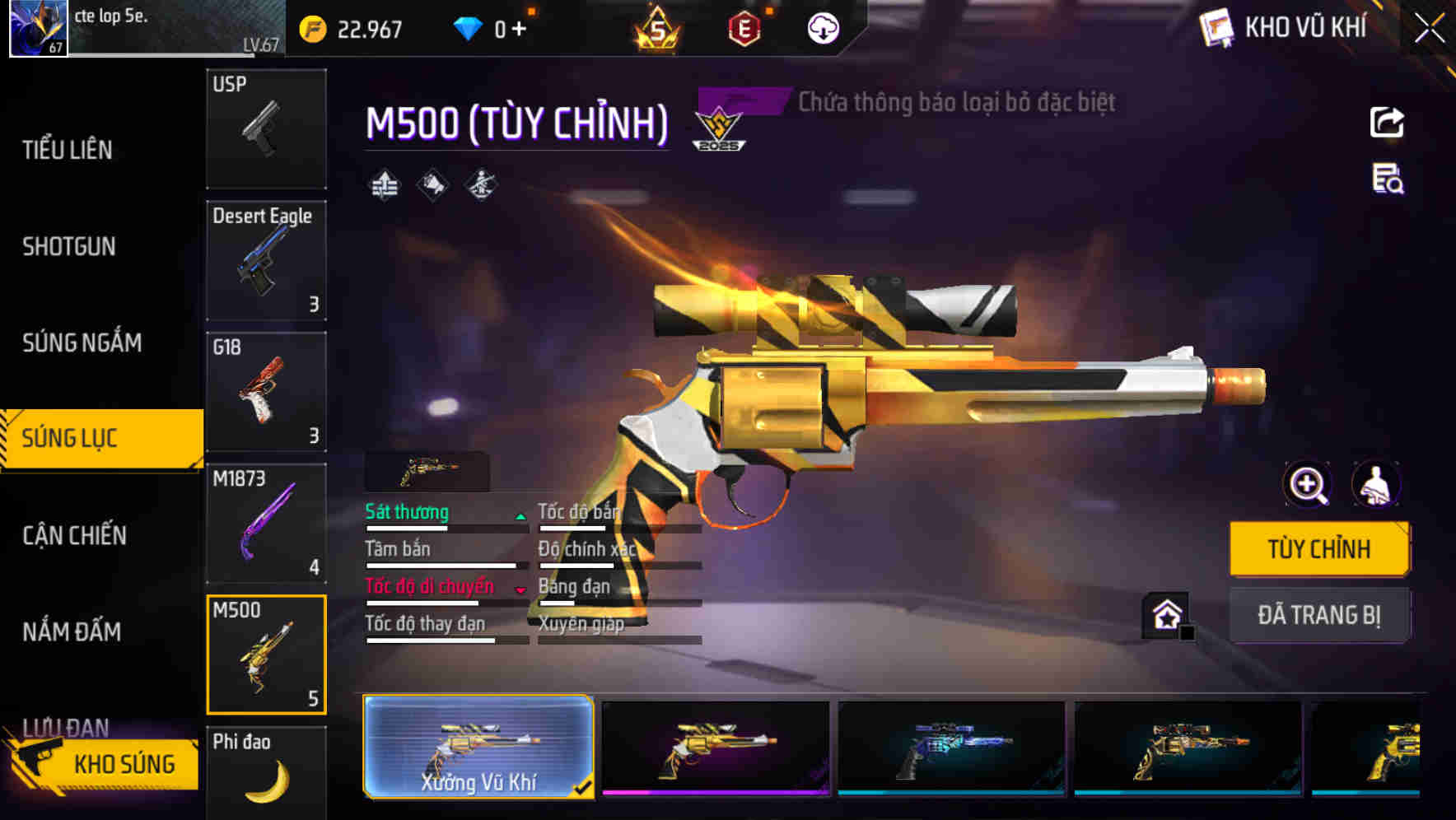Open the weapon details inspect icon
1456x820 pixels.
click(x=1387, y=184)
